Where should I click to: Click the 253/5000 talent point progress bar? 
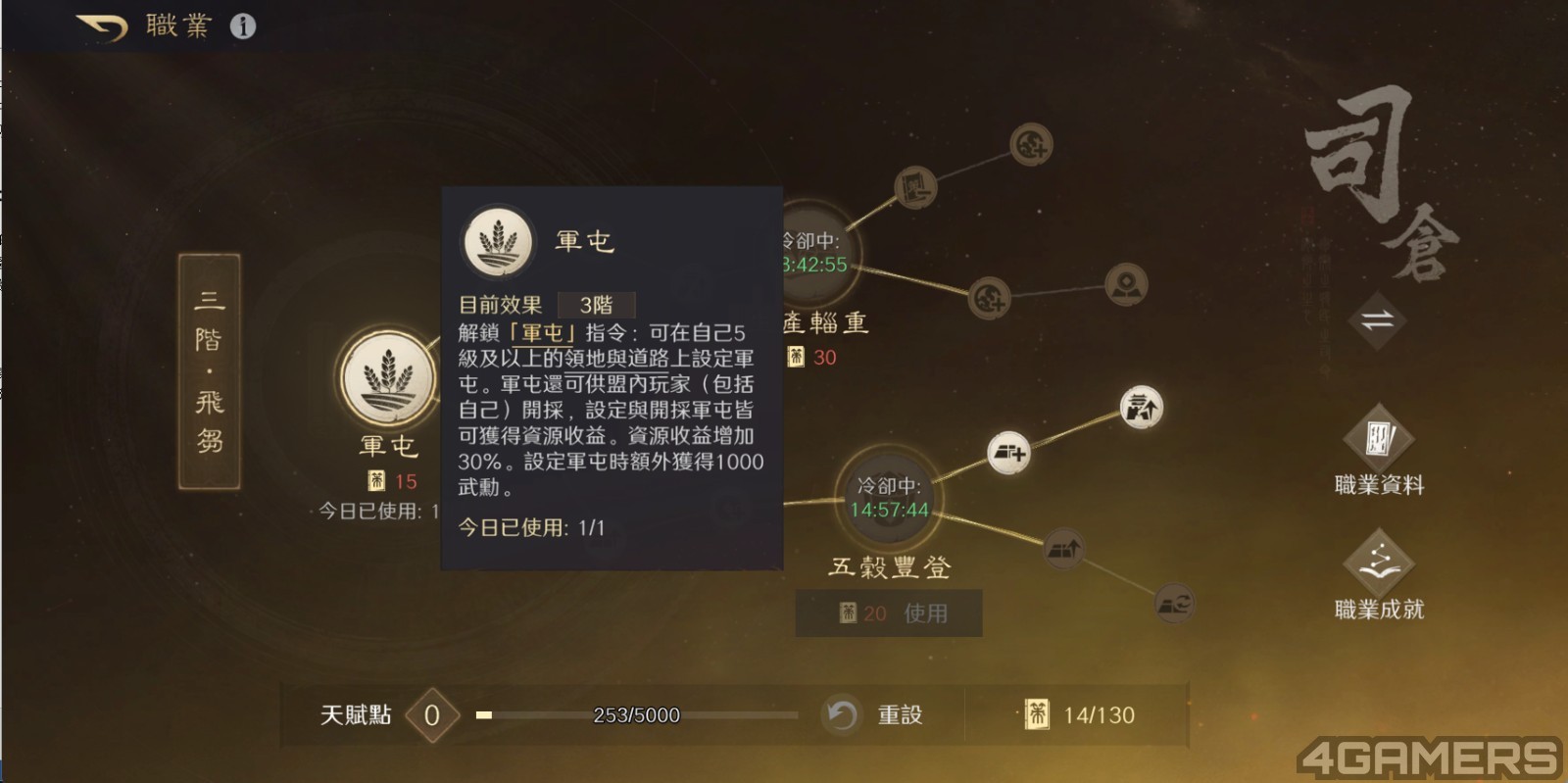(639, 715)
